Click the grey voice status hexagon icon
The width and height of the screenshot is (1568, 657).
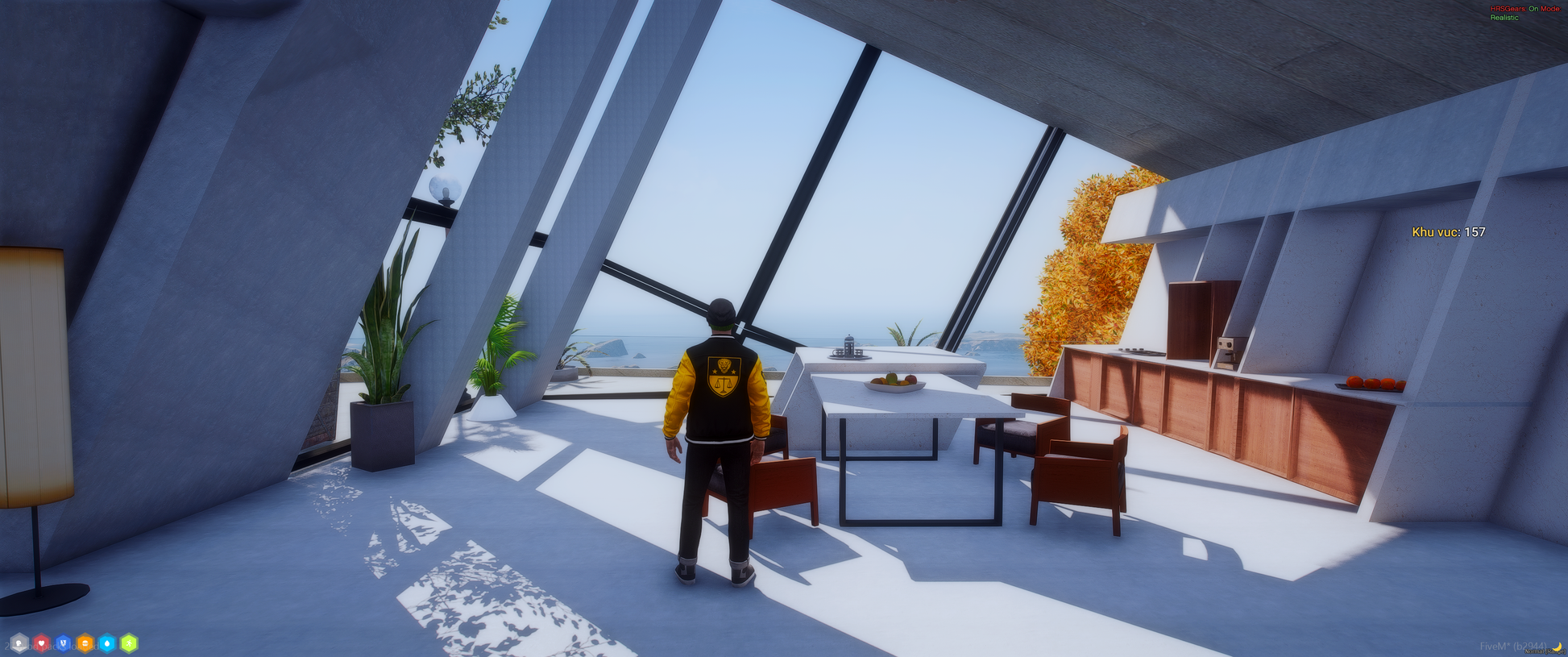[19, 643]
